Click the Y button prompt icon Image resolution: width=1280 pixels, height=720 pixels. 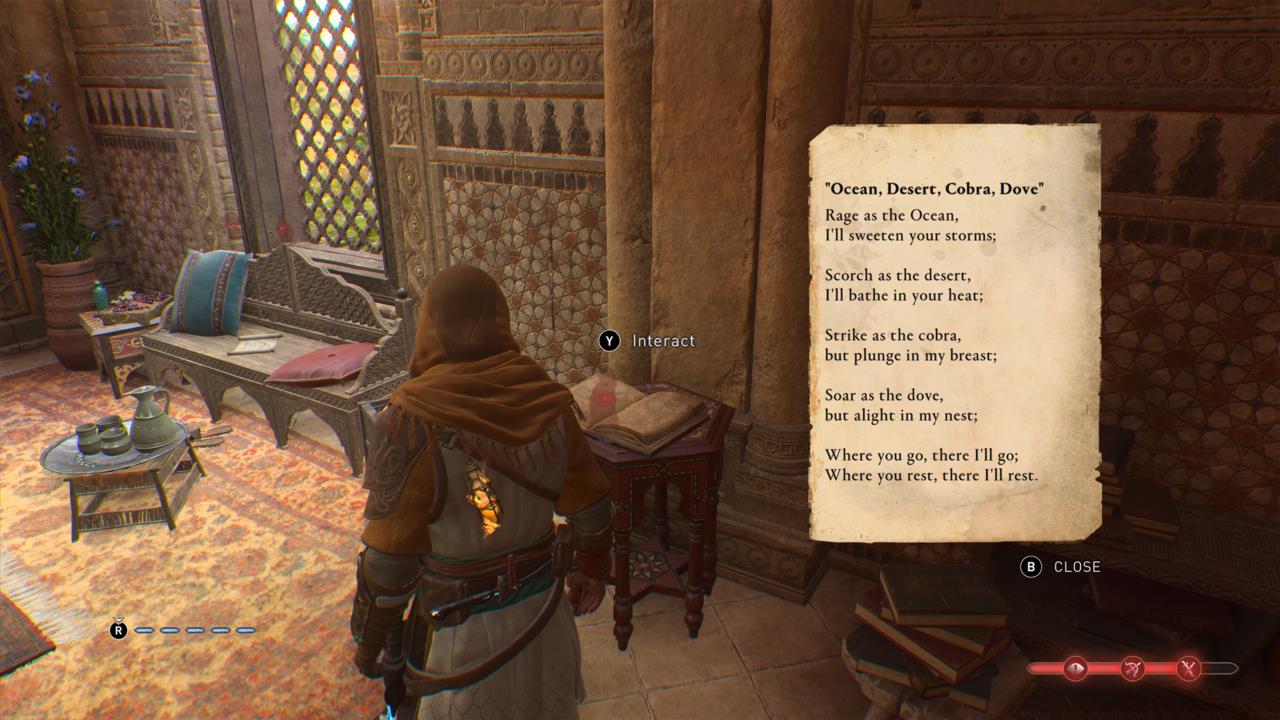point(608,341)
